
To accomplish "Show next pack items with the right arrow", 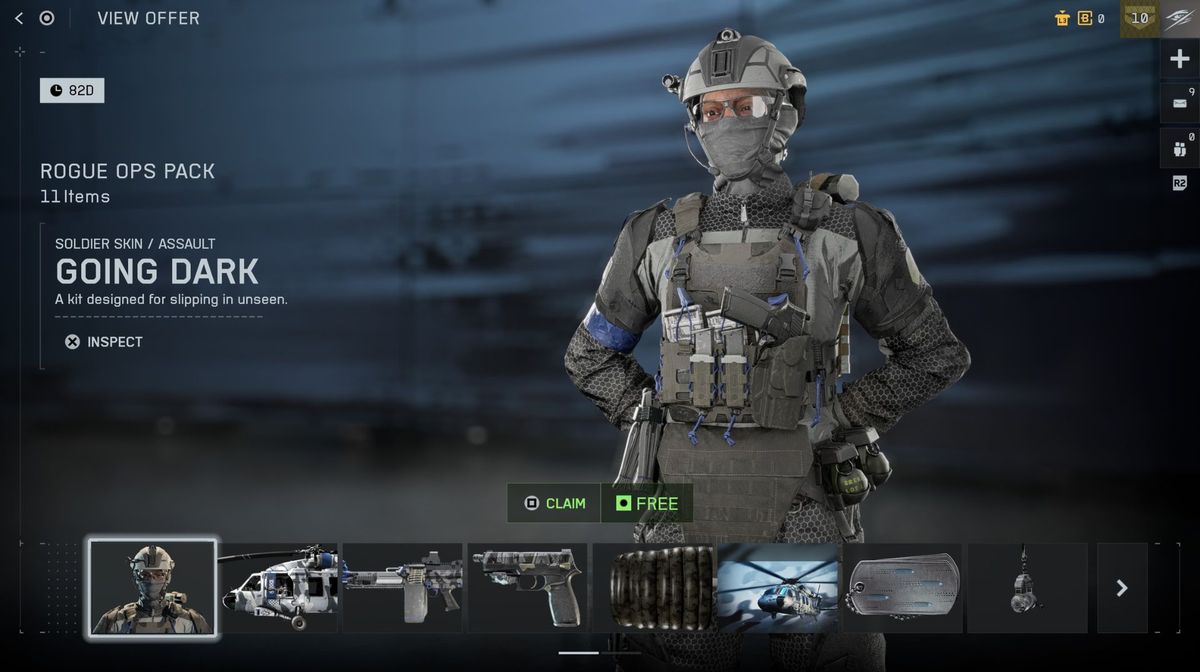I will (x=1122, y=588).
